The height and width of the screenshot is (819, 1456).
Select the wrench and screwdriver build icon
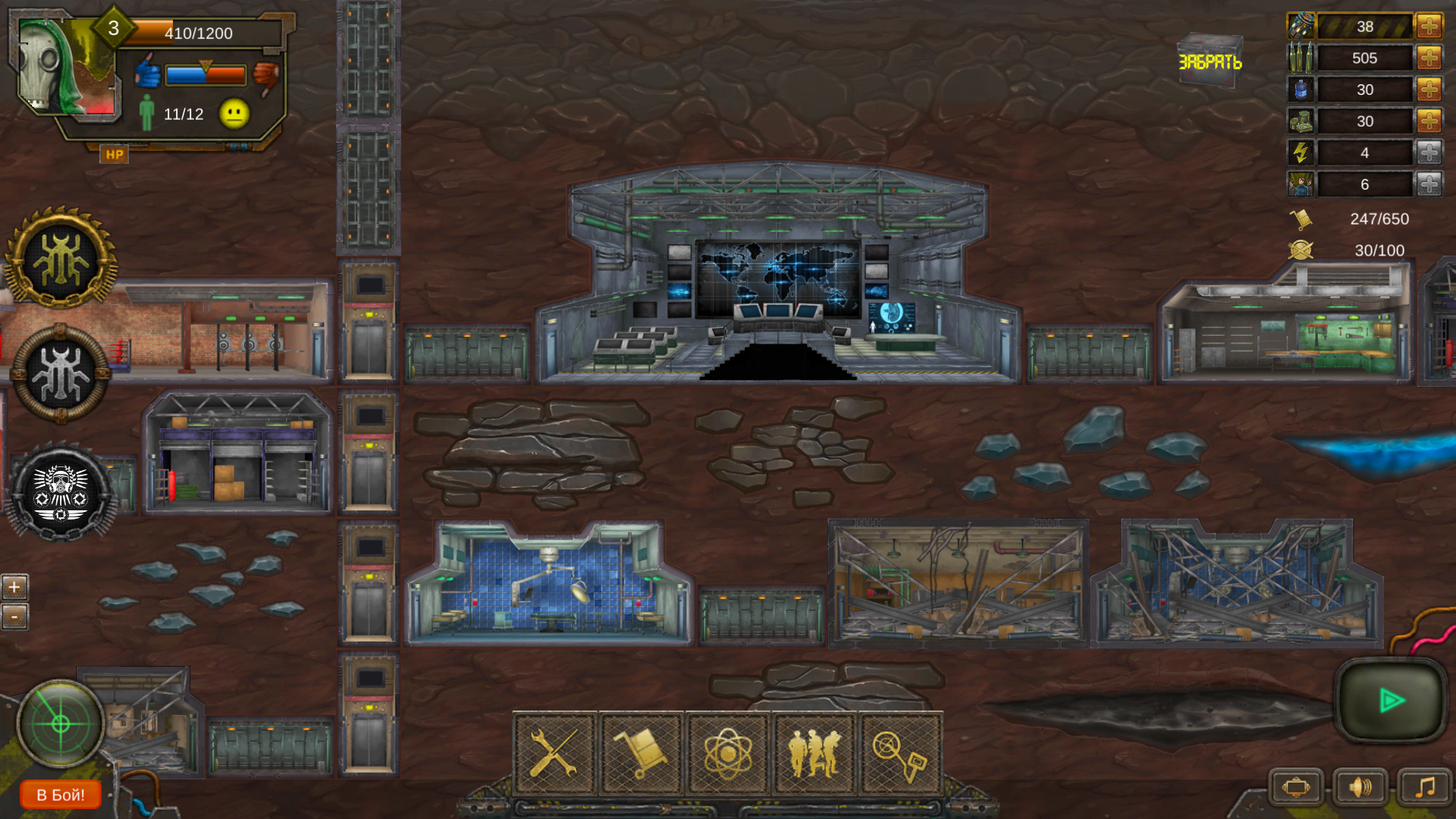click(556, 752)
